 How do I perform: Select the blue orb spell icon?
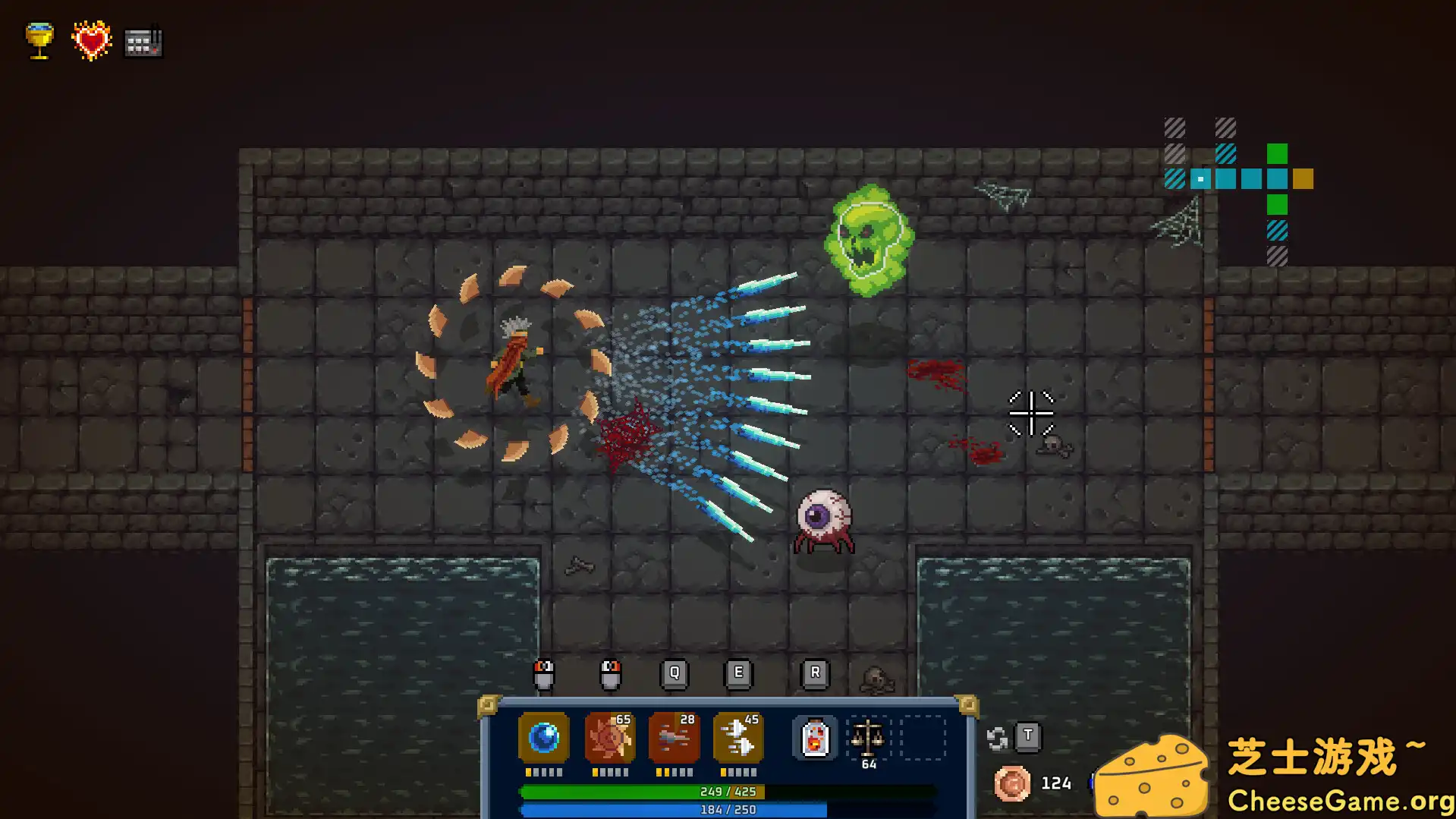click(x=543, y=737)
